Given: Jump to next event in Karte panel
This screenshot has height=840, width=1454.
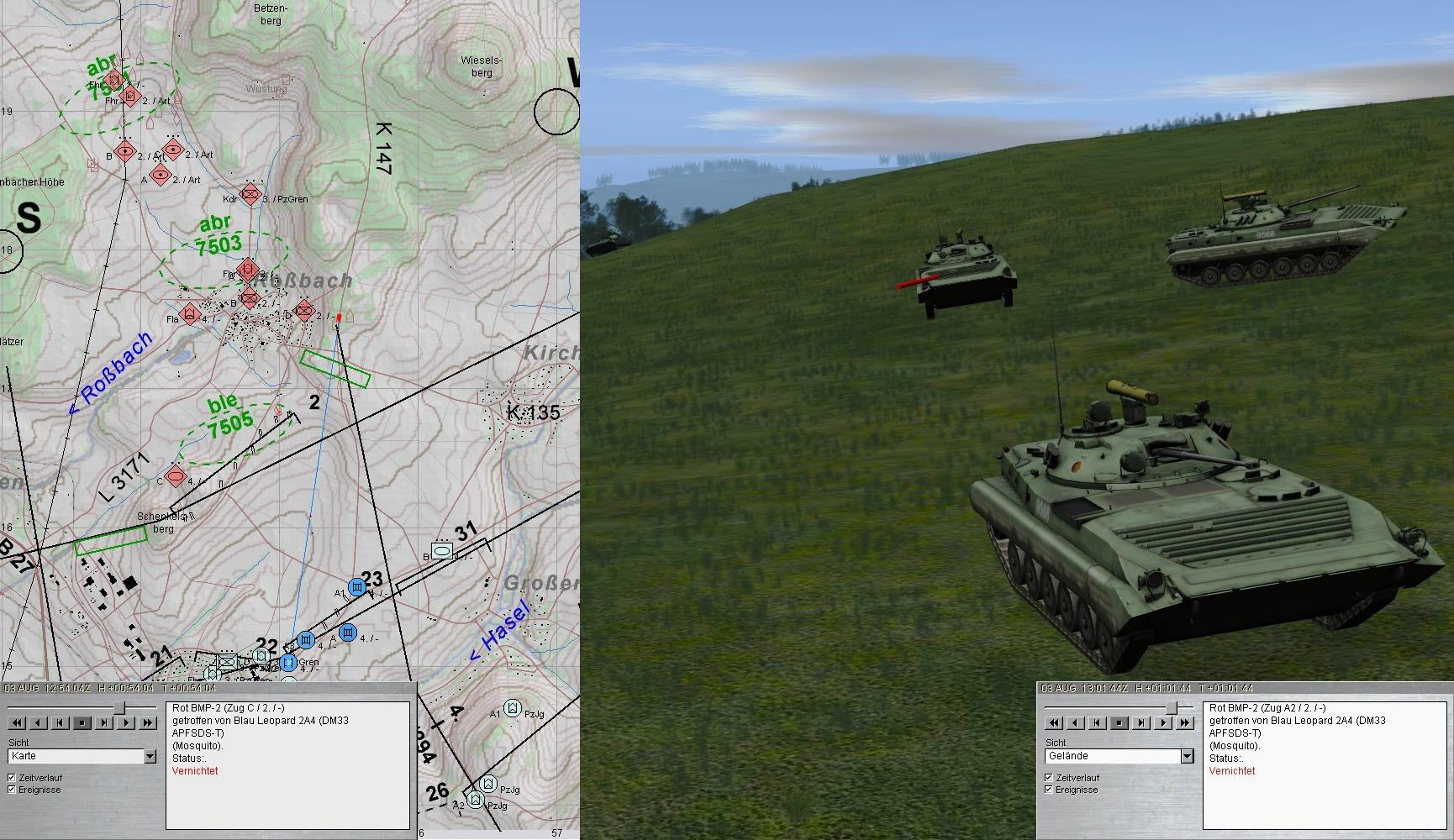Looking at the screenshot, I should [104, 722].
